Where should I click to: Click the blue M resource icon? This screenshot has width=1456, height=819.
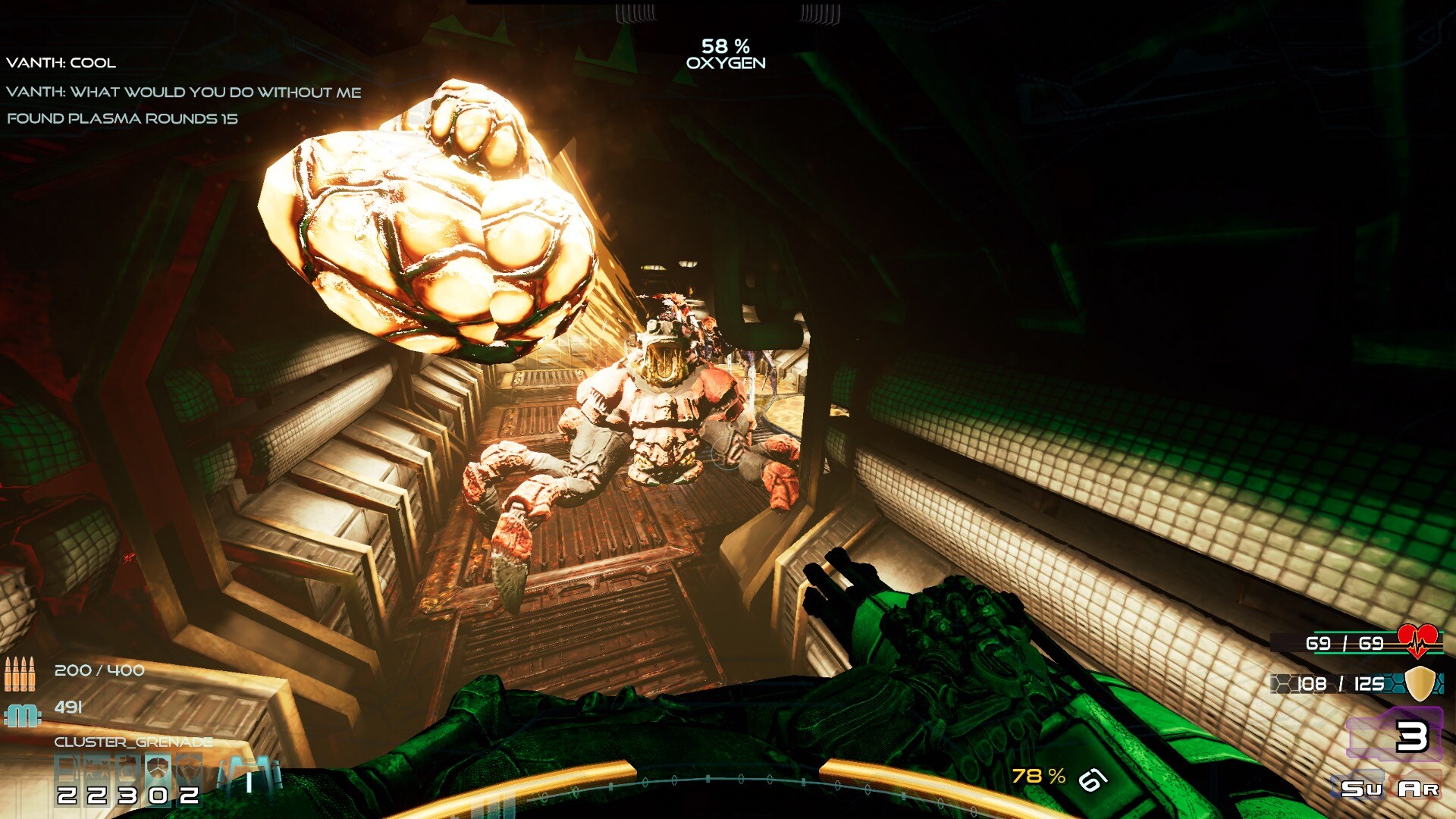coord(23,714)
